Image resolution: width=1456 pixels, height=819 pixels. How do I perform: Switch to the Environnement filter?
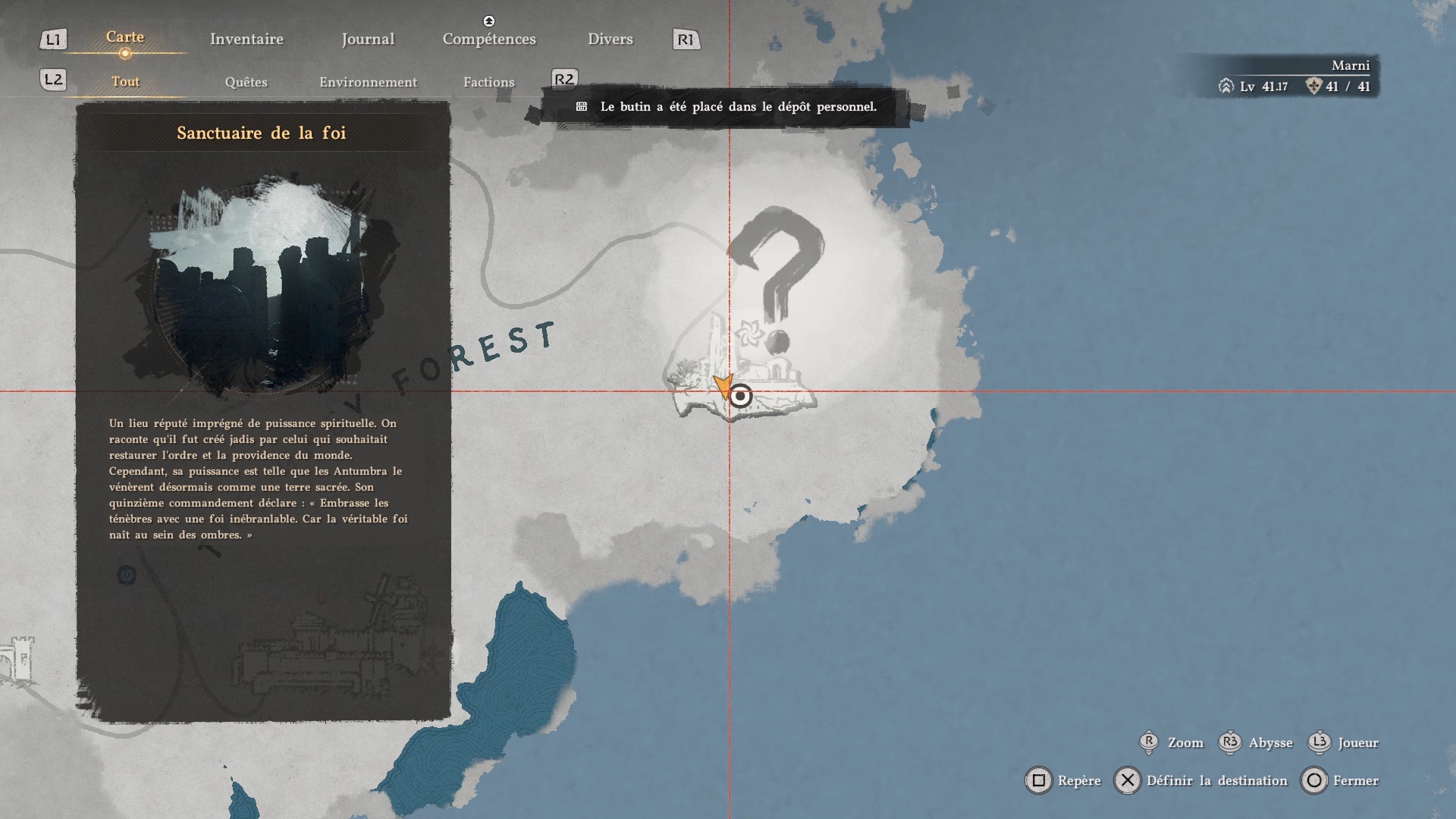[368, 82]
